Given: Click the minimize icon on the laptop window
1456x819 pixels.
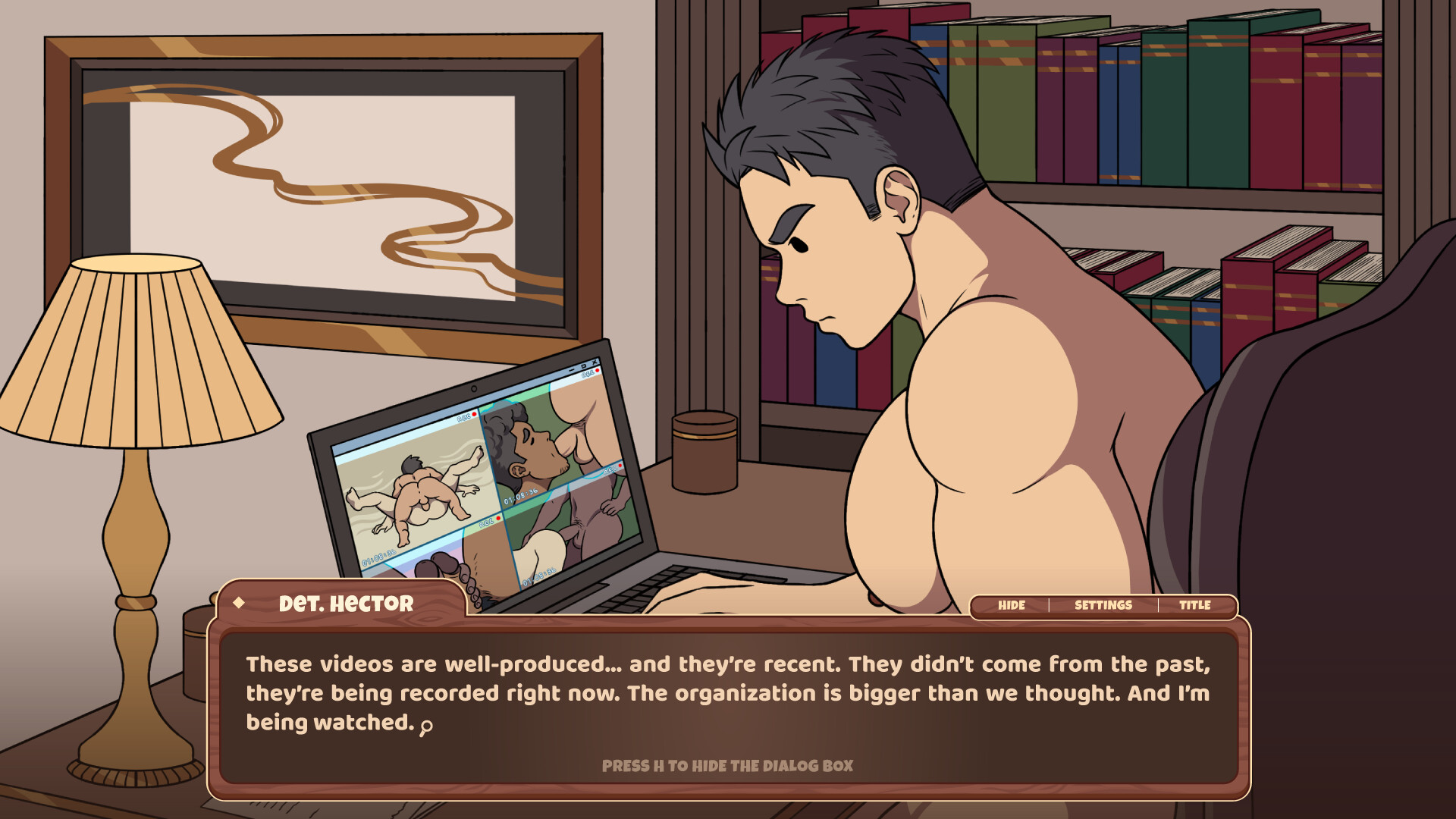Looking at the screenshot, I should click(571, 369).
